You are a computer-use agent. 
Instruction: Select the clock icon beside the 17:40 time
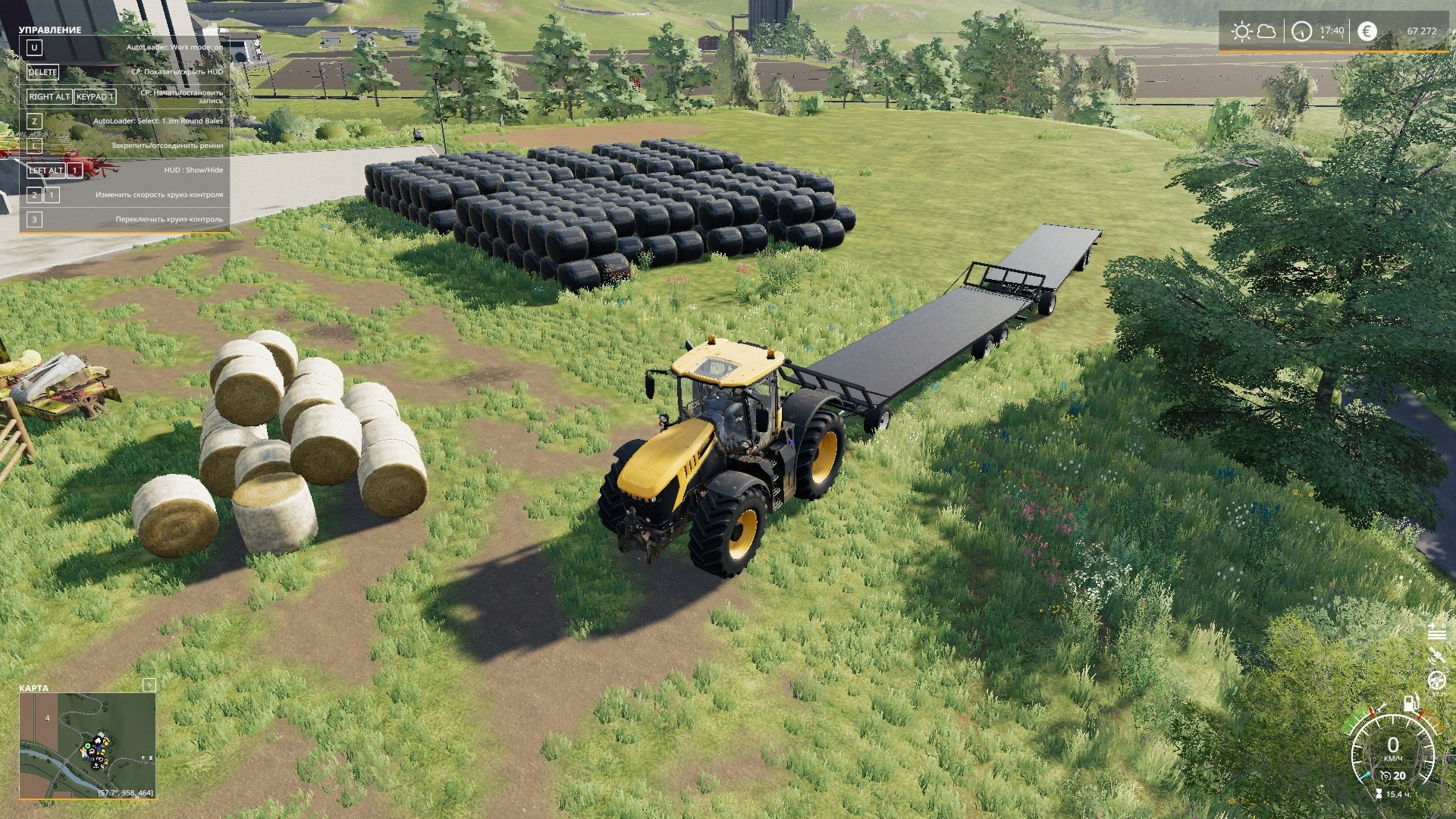[x=1302, y=31]
